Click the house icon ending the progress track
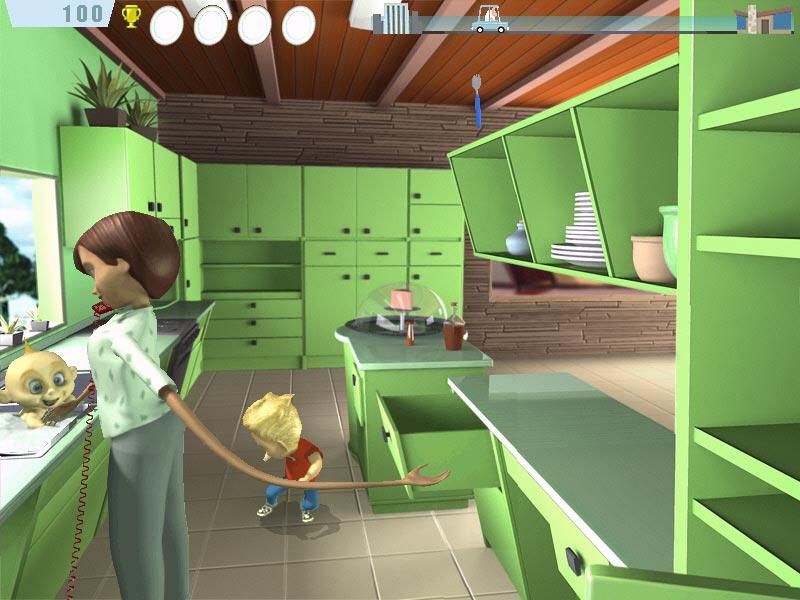Image resolution: width=800 pixels, height=600 pixels. (761, 18)
